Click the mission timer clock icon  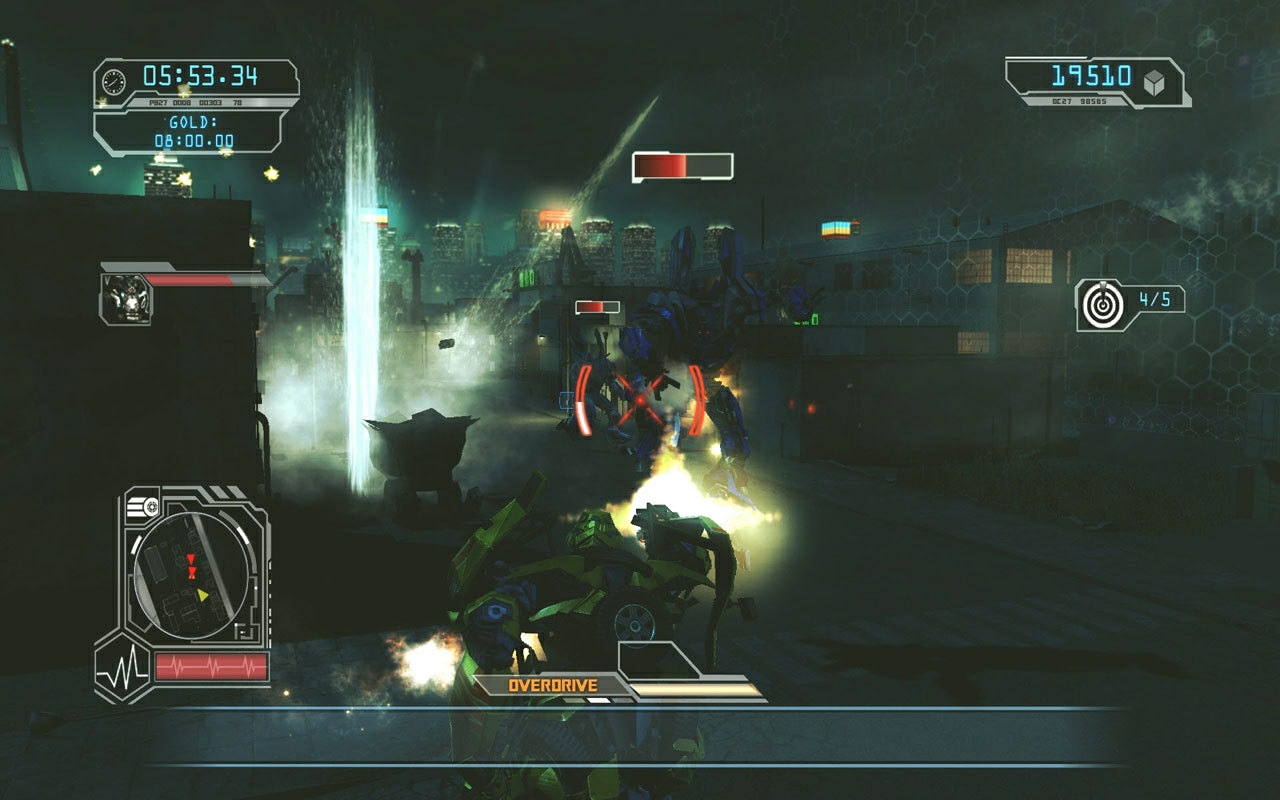pos(116,81)
